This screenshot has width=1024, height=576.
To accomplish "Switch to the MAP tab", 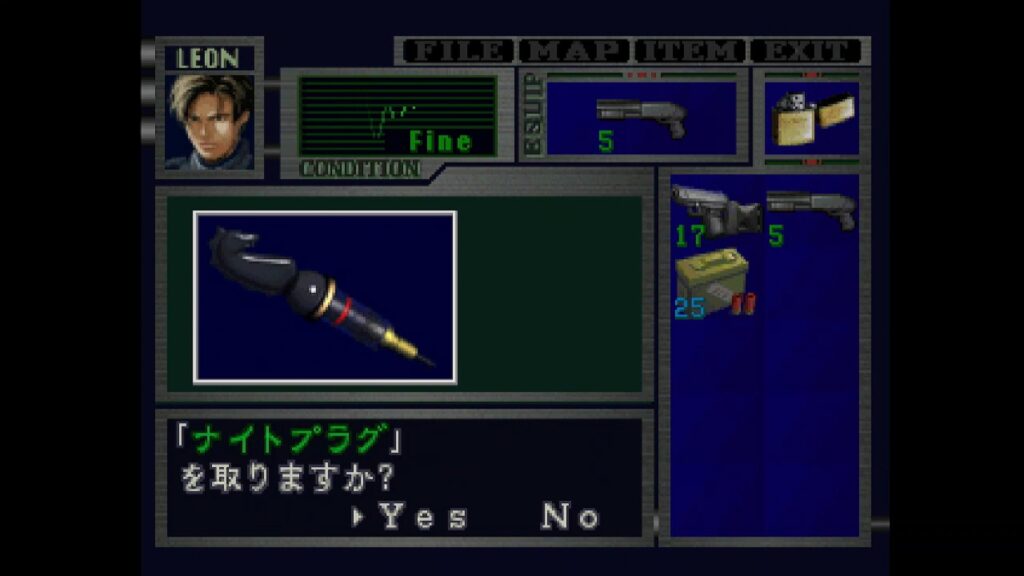I will (576, 50).
